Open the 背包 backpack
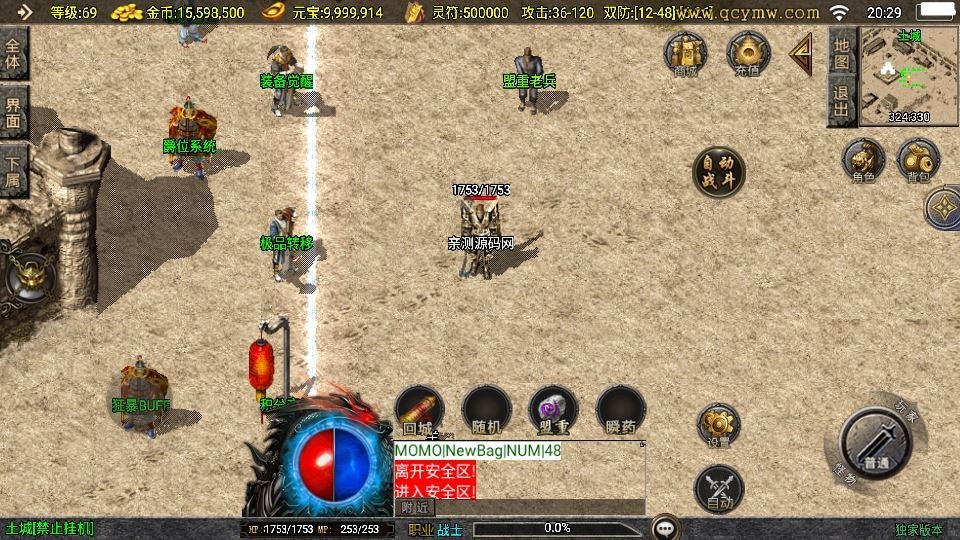The height and width of the screenshot is (540, 960). click(x=918, y=161)
